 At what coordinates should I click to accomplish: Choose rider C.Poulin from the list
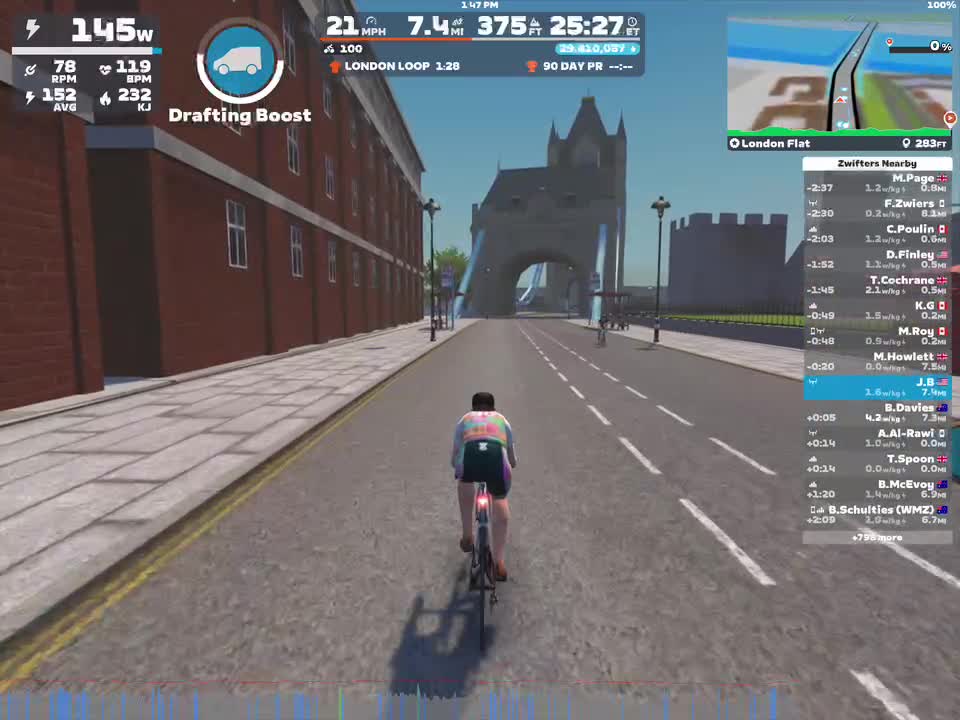pos(877,234)
